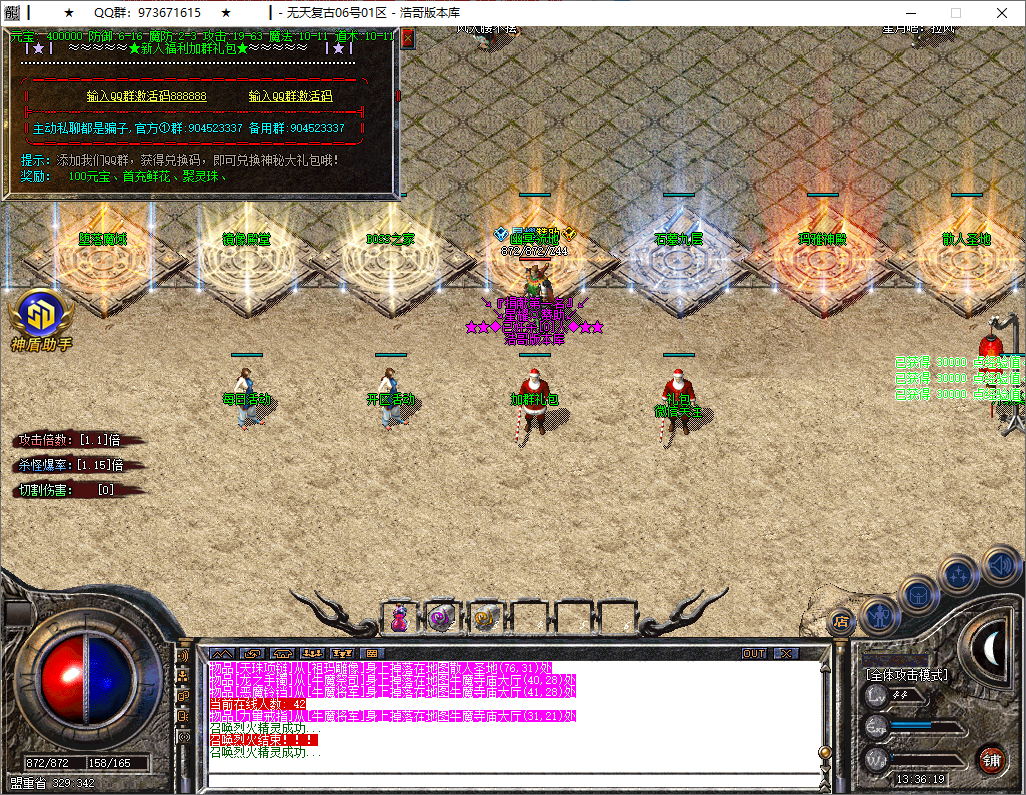Open the 神盾助手 shield helper
Viewport: 1026px width, 795px height.
[41, 316]
